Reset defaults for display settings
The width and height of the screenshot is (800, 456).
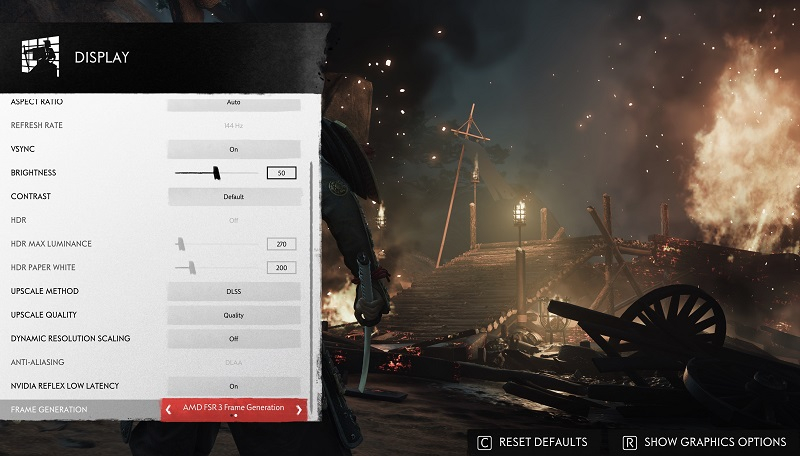pyautogui.click(x=533, y=442)
